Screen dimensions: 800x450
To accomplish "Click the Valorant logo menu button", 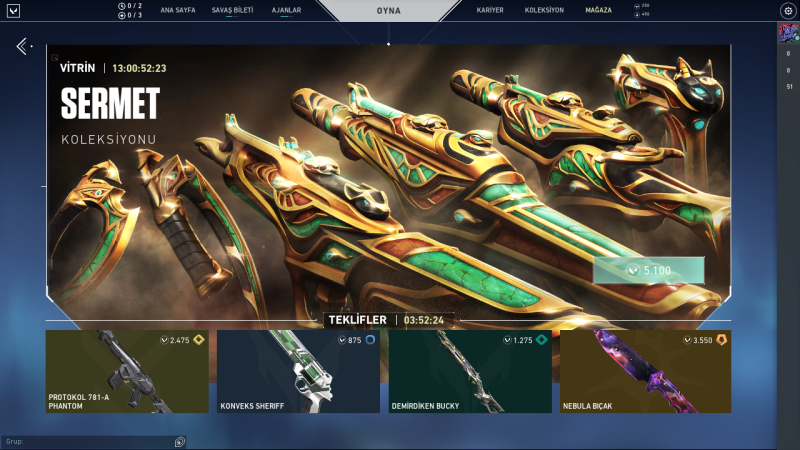I will (14, 11).
